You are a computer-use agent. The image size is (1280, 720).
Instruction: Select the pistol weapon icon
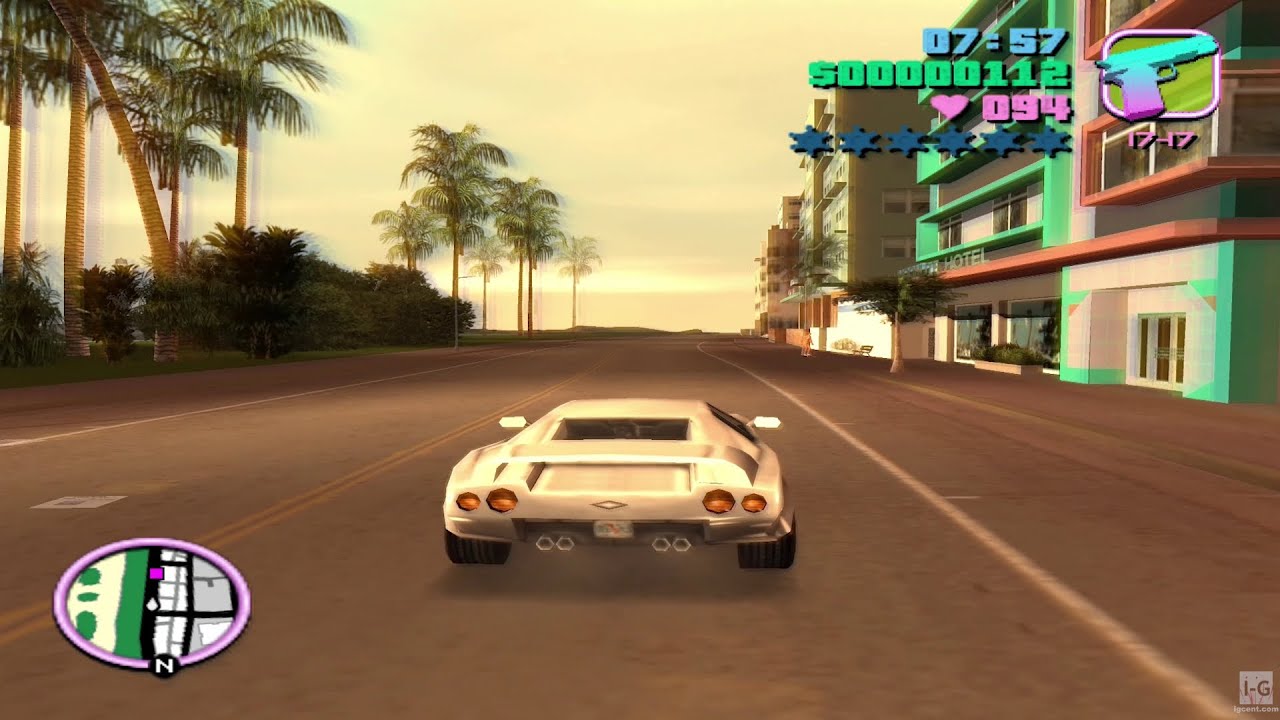(x=1158, y=75)
